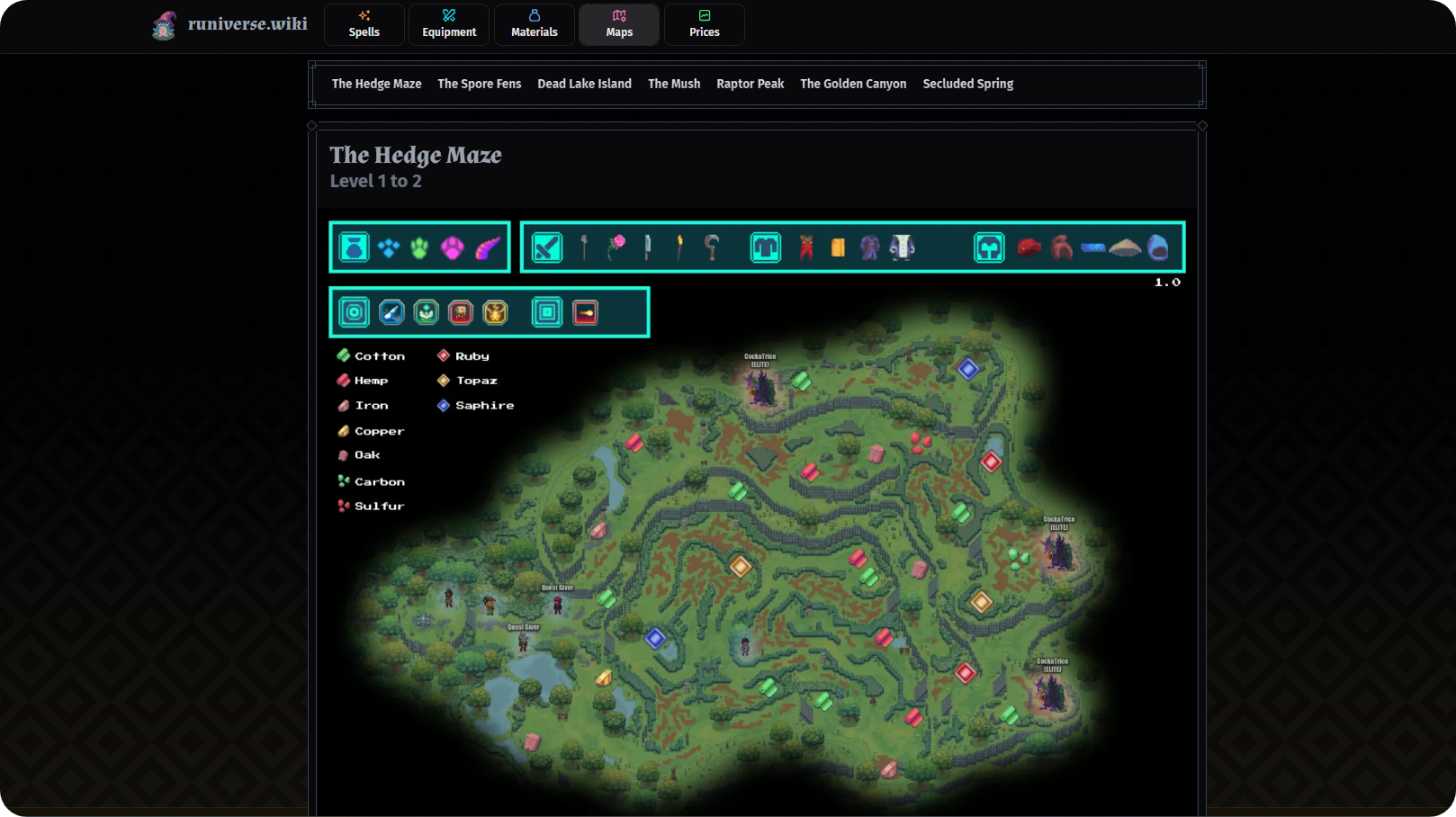Select the Secluded Spring map
This screenshot has height=817, width=1456.
tap(967, 84)
